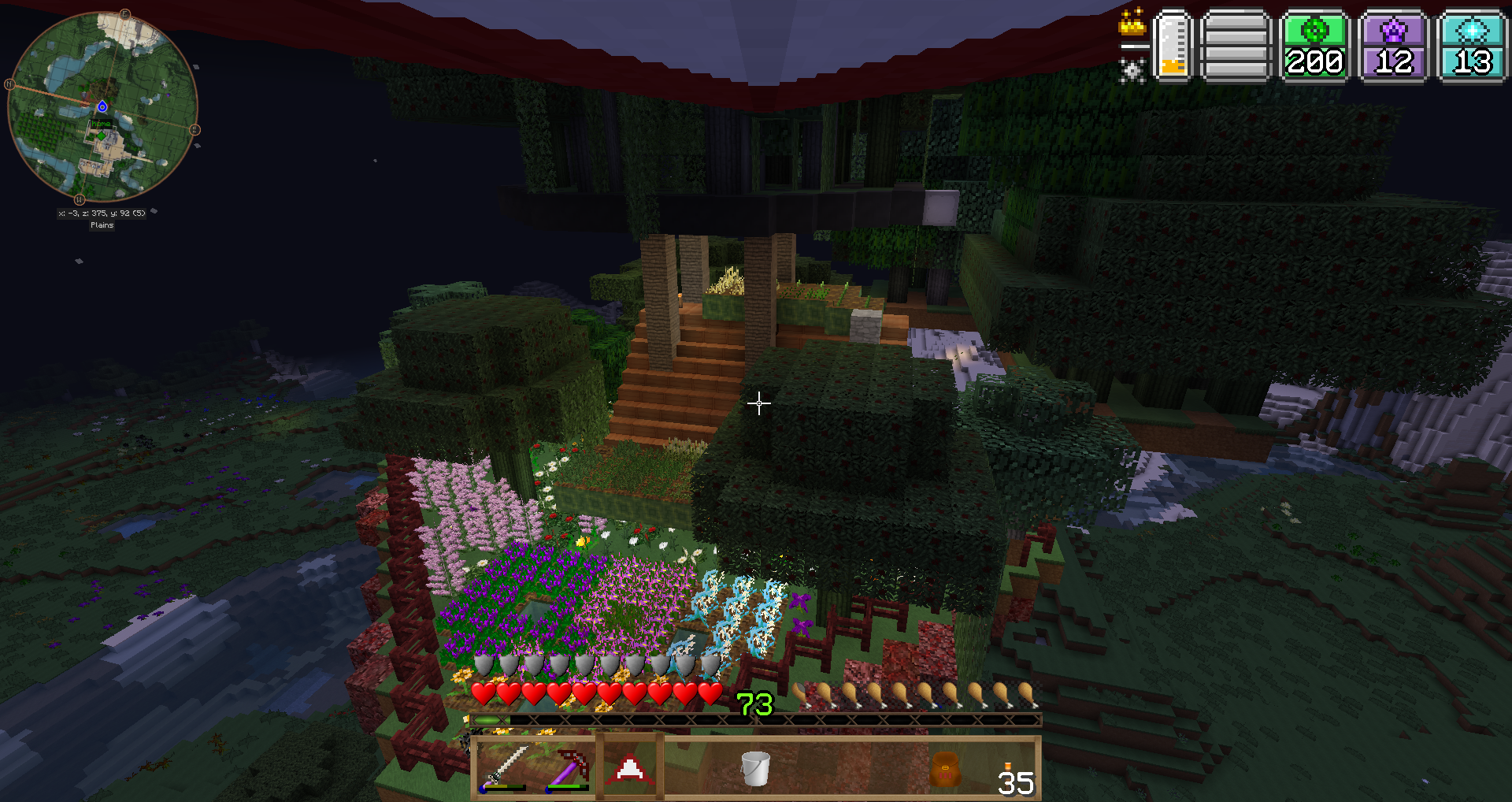Select the empty bucket in the hotbar
1512x802 pixels.
pos(755,768)
